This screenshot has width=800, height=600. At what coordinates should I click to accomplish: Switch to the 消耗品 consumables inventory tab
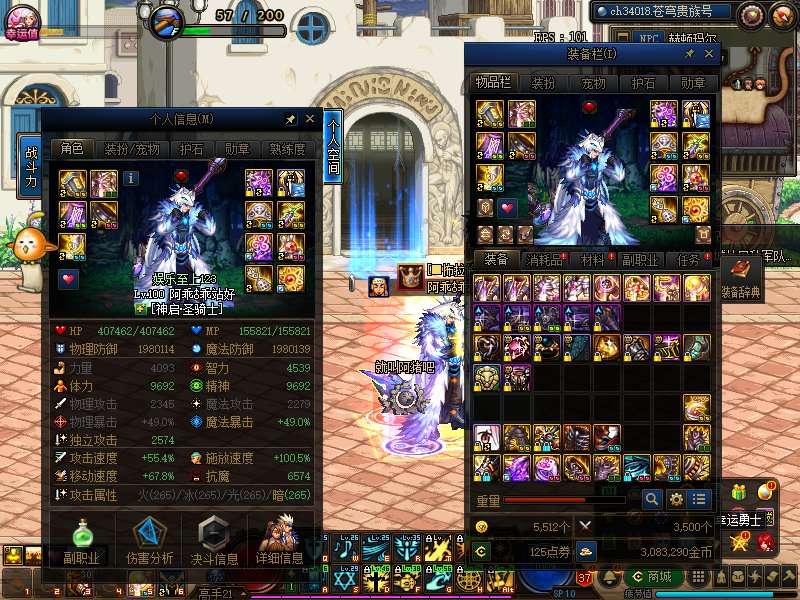pyautogui.click(x=546, y=259)
